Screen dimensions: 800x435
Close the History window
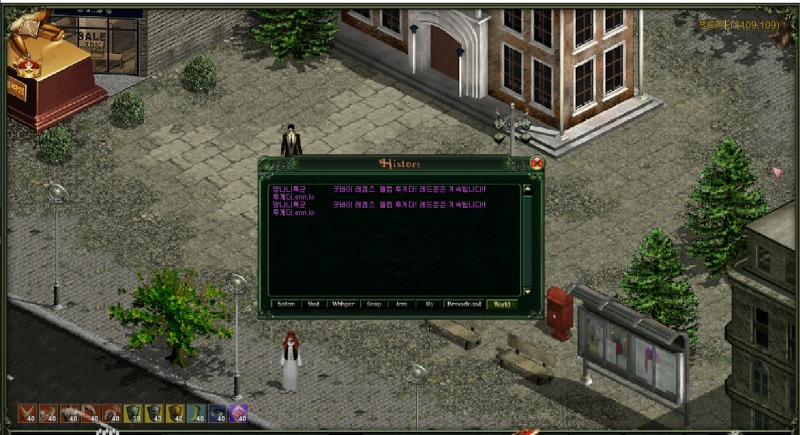click(537, 163)
